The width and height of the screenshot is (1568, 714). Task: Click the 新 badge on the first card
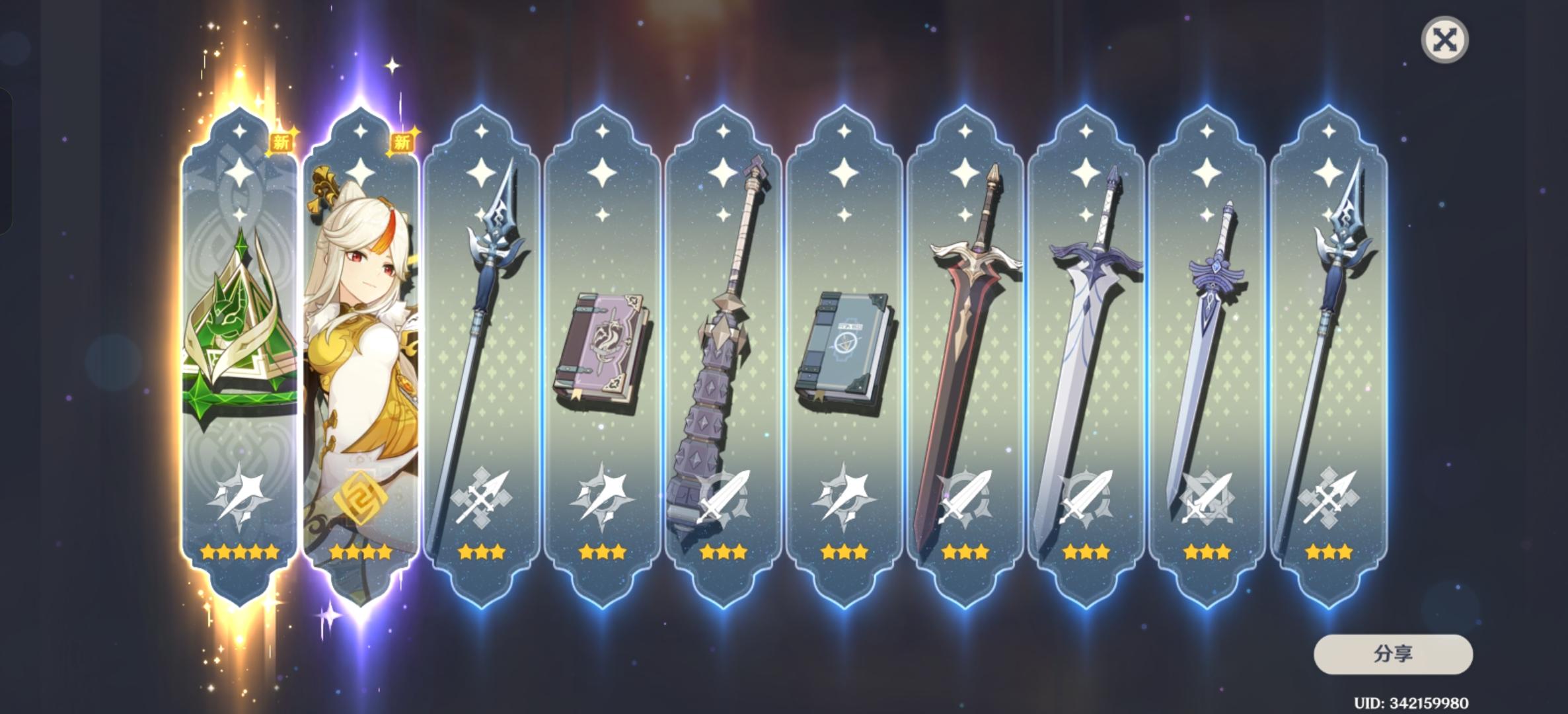(282, 142)
